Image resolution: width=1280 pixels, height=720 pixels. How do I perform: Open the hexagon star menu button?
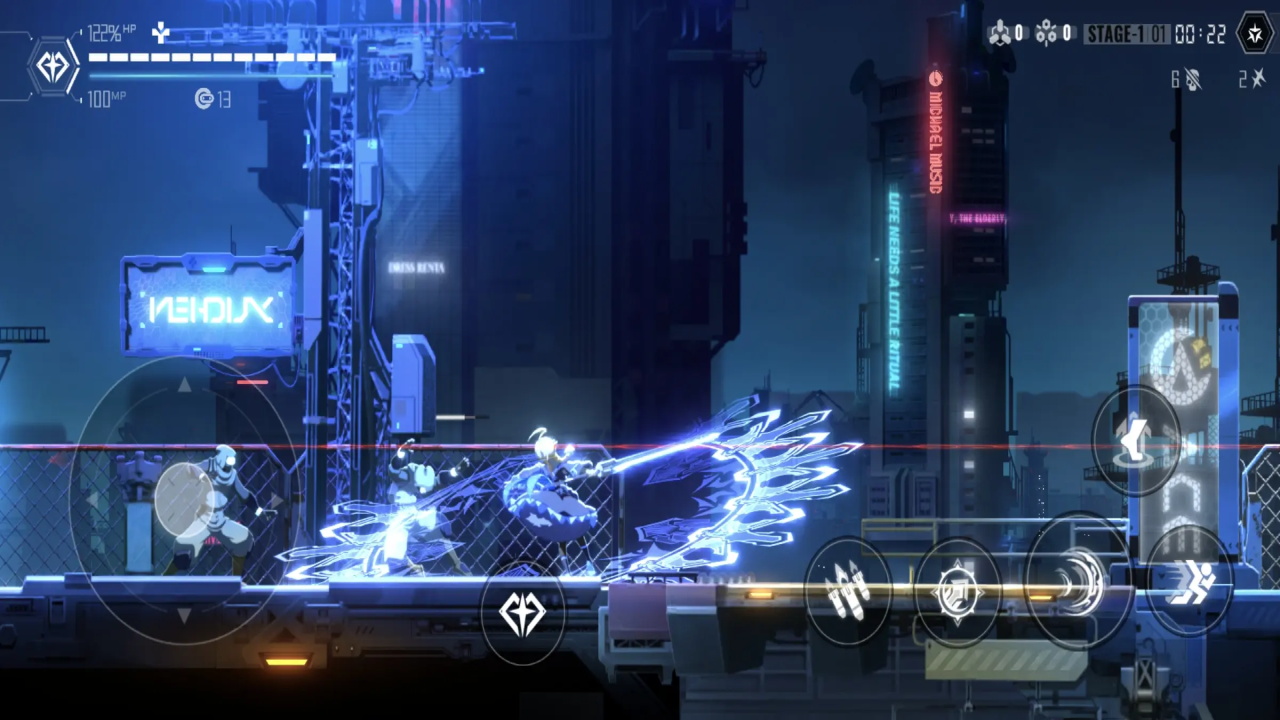[1254, 34]
